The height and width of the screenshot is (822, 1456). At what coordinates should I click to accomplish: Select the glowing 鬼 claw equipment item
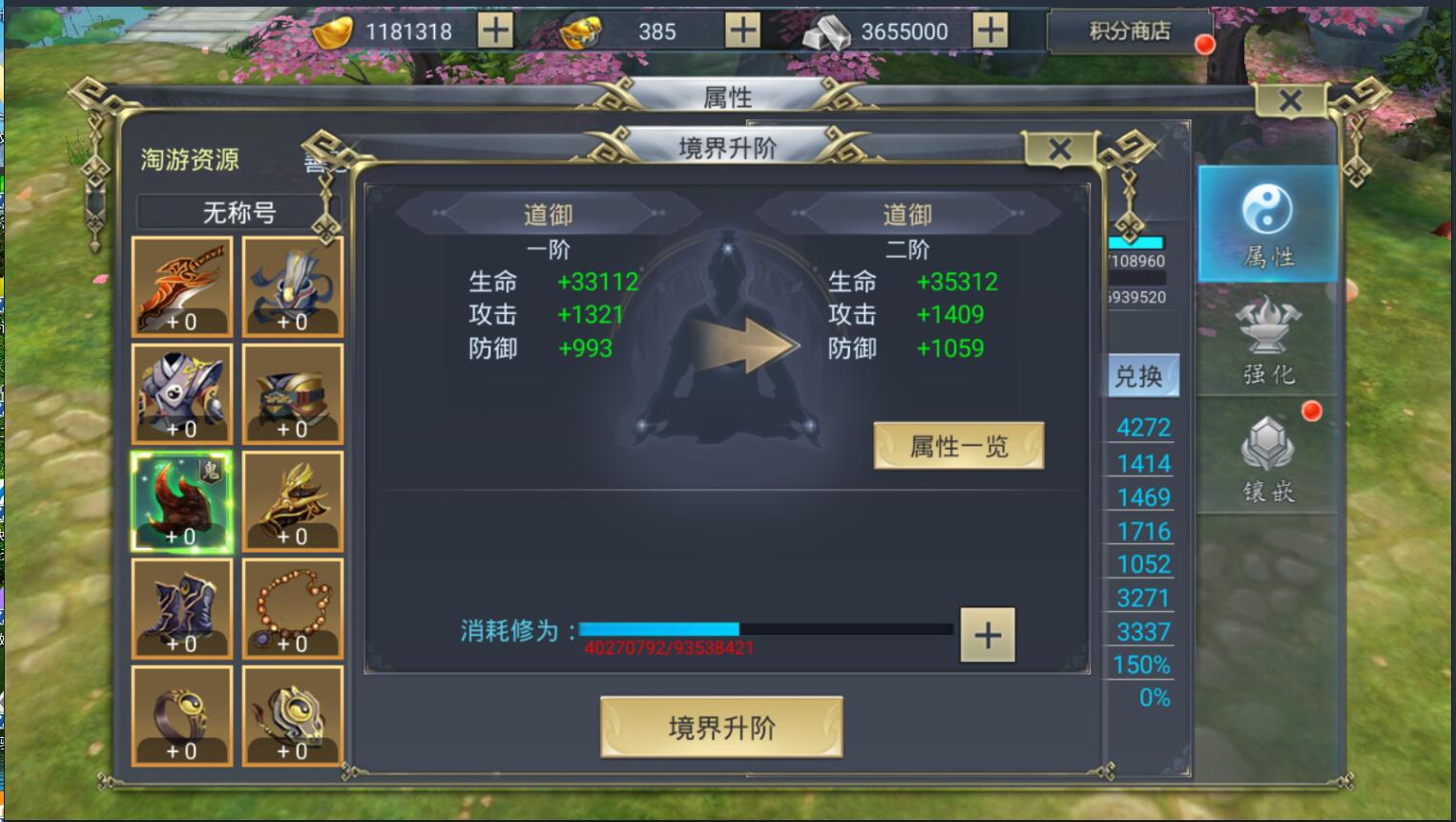(x=181, y=500)
